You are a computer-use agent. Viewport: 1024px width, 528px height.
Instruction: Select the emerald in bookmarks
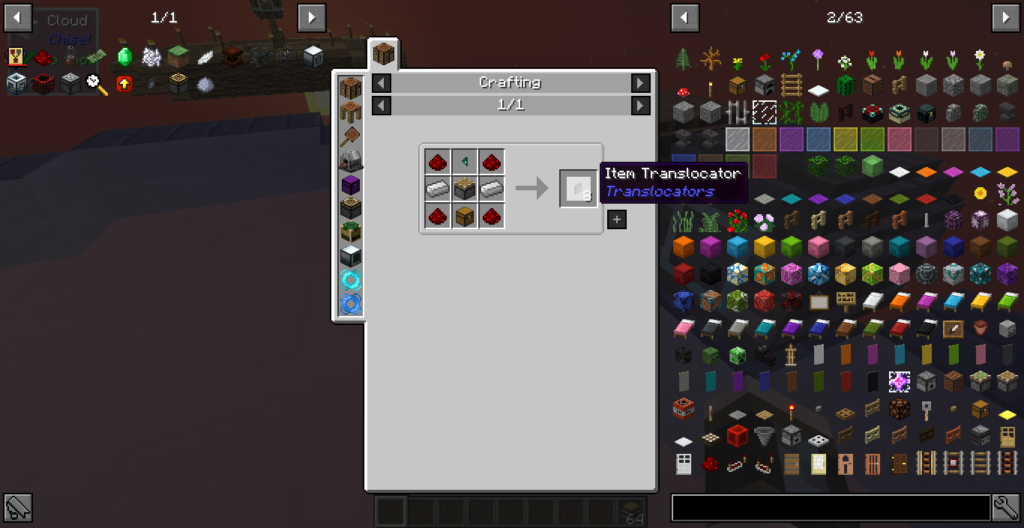point(125,57)
